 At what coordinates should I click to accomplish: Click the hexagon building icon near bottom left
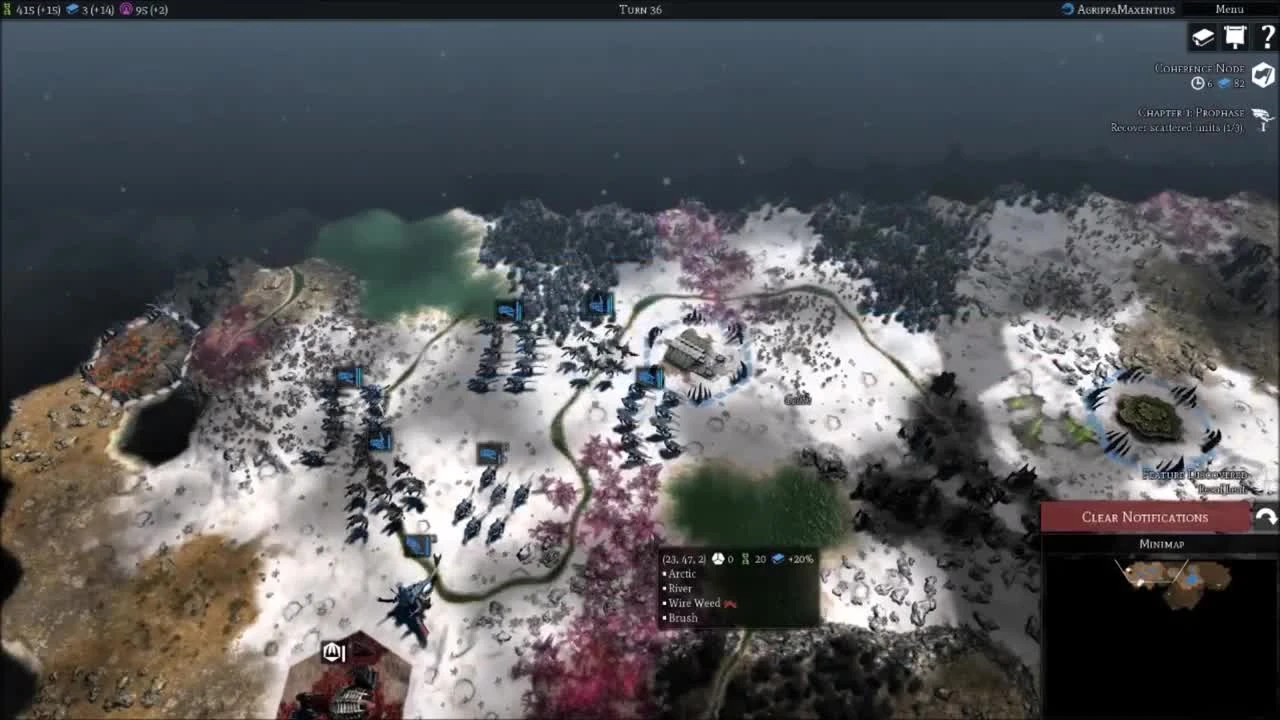coord(331,652)
